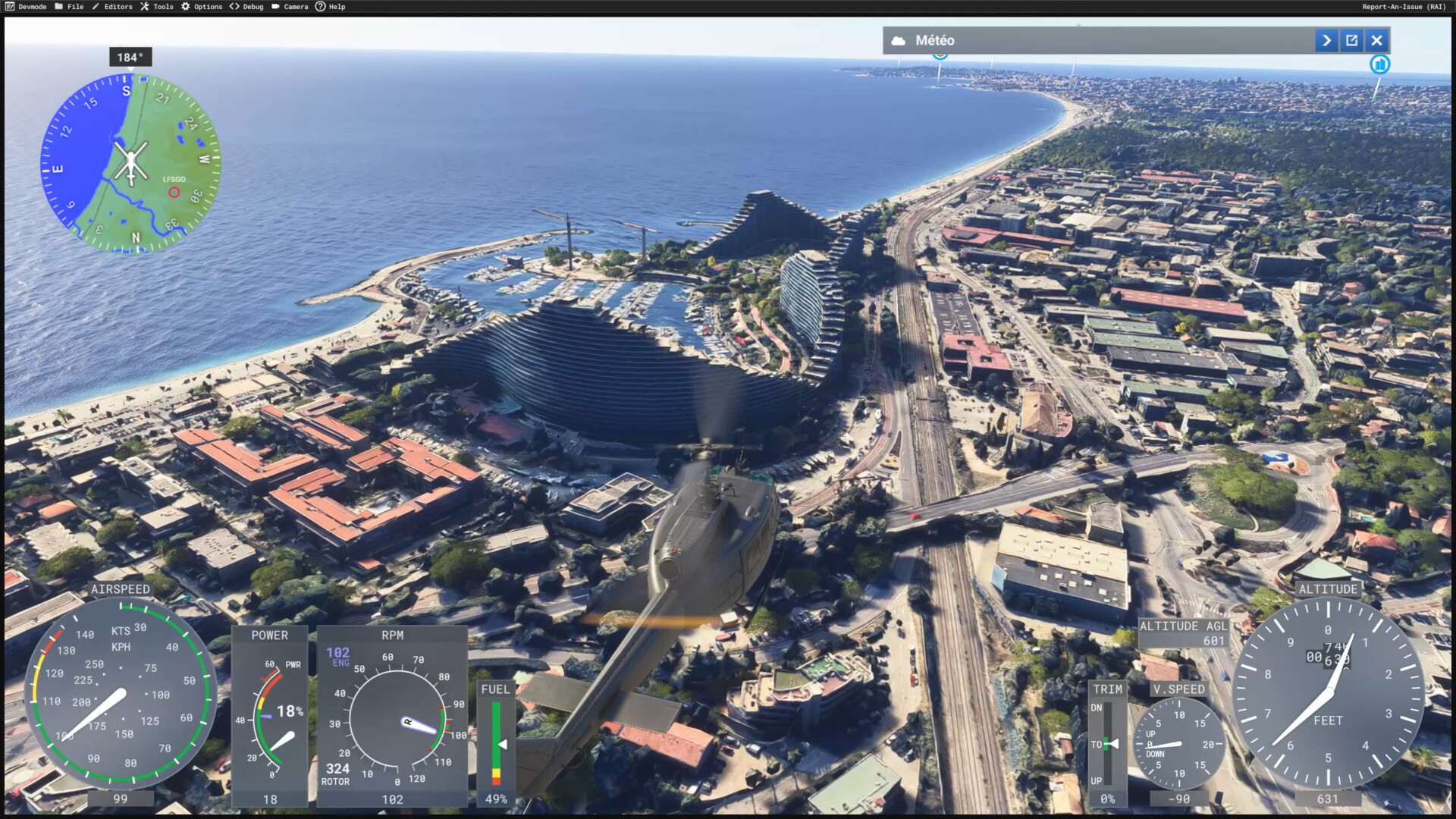This screenshot has height=819, width=1456.
Task: Close the Météo panel
Action: tap(1377, 40)
